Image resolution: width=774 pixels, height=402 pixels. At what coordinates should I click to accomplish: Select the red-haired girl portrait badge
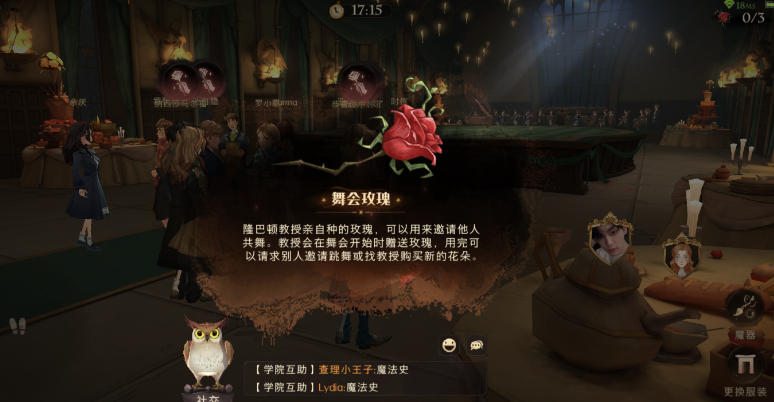tap(682, 257)
